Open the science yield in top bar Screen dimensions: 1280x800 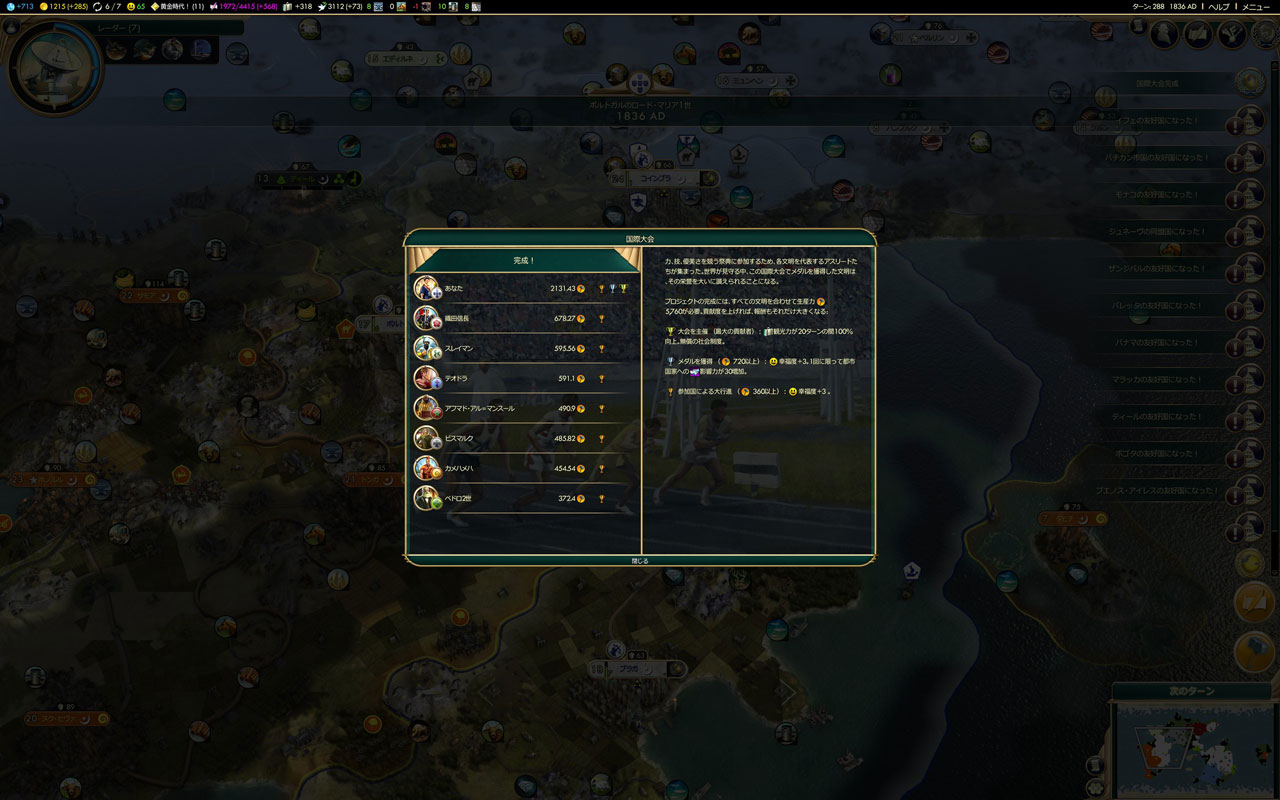(x=20, y=6)
